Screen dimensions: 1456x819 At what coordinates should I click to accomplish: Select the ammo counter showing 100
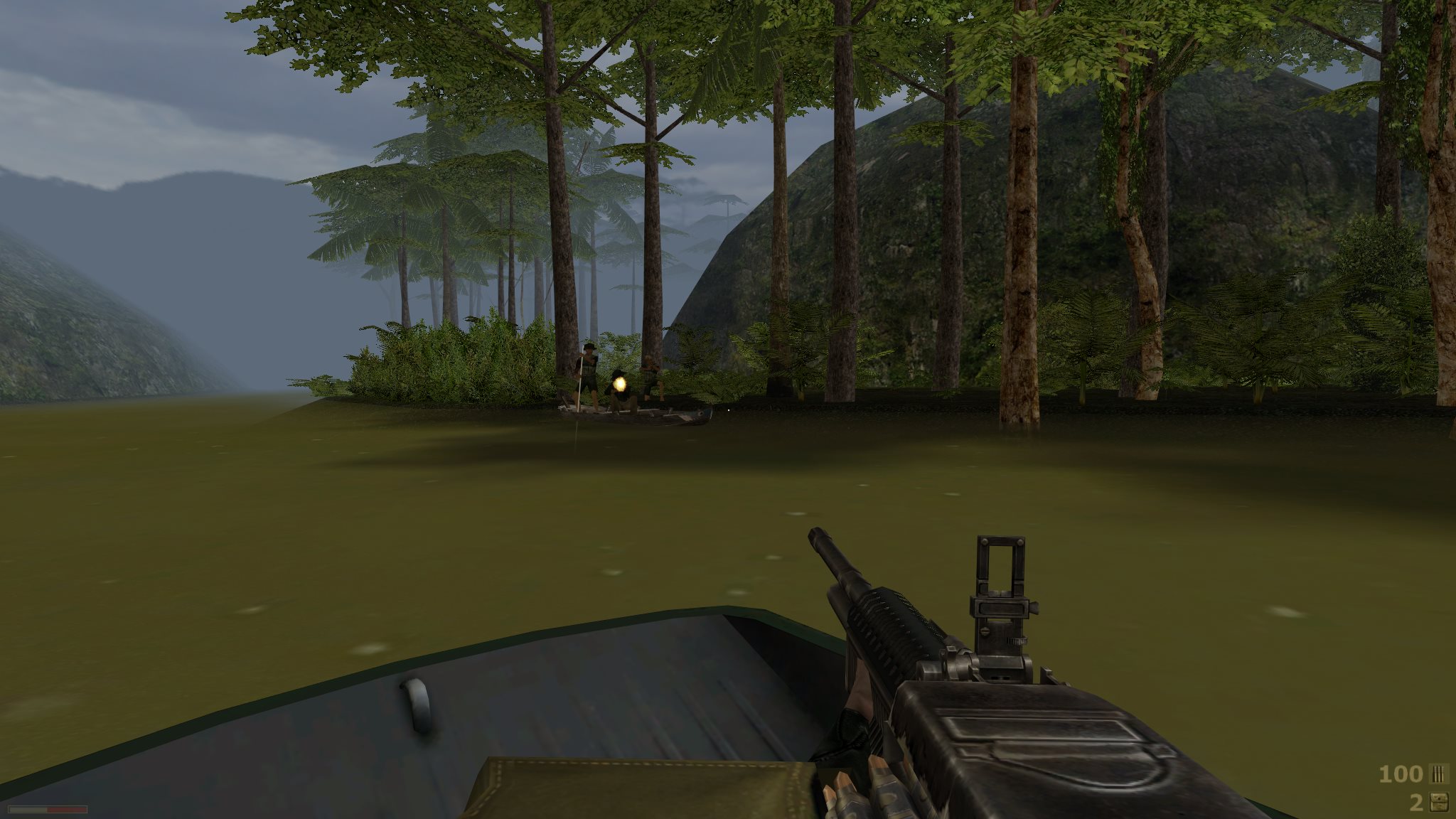pyautogui.click(x=1400, y=775)
